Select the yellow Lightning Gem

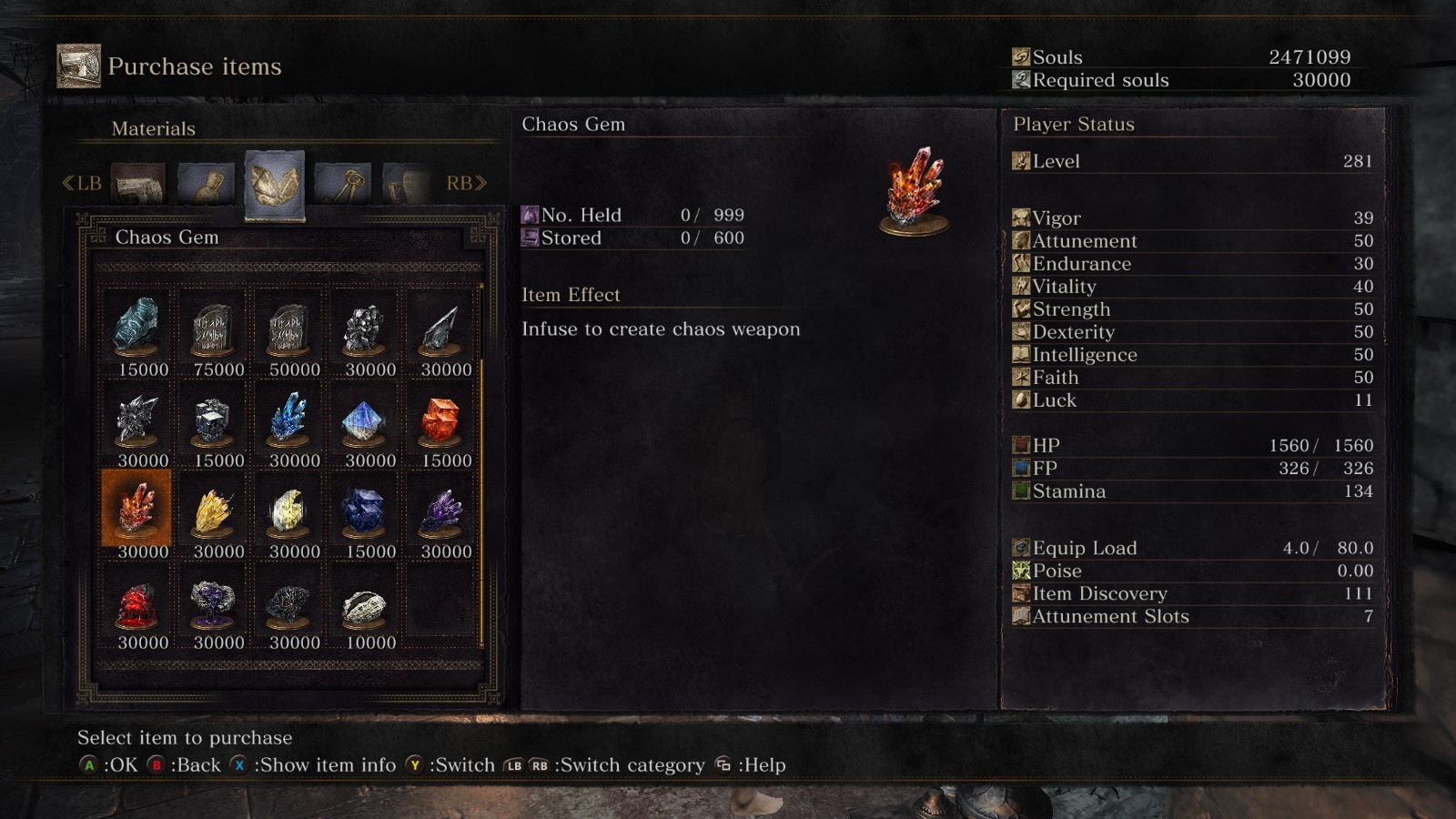point(213,511)
